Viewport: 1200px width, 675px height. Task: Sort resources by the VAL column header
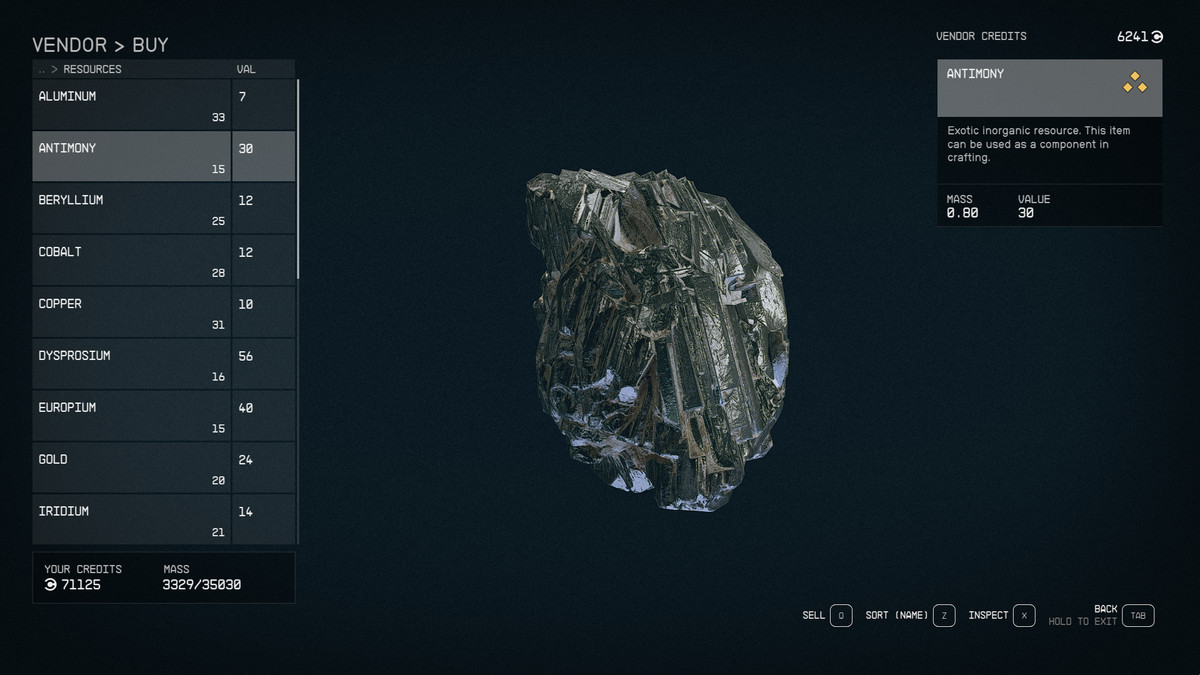[x=246, y=70]
